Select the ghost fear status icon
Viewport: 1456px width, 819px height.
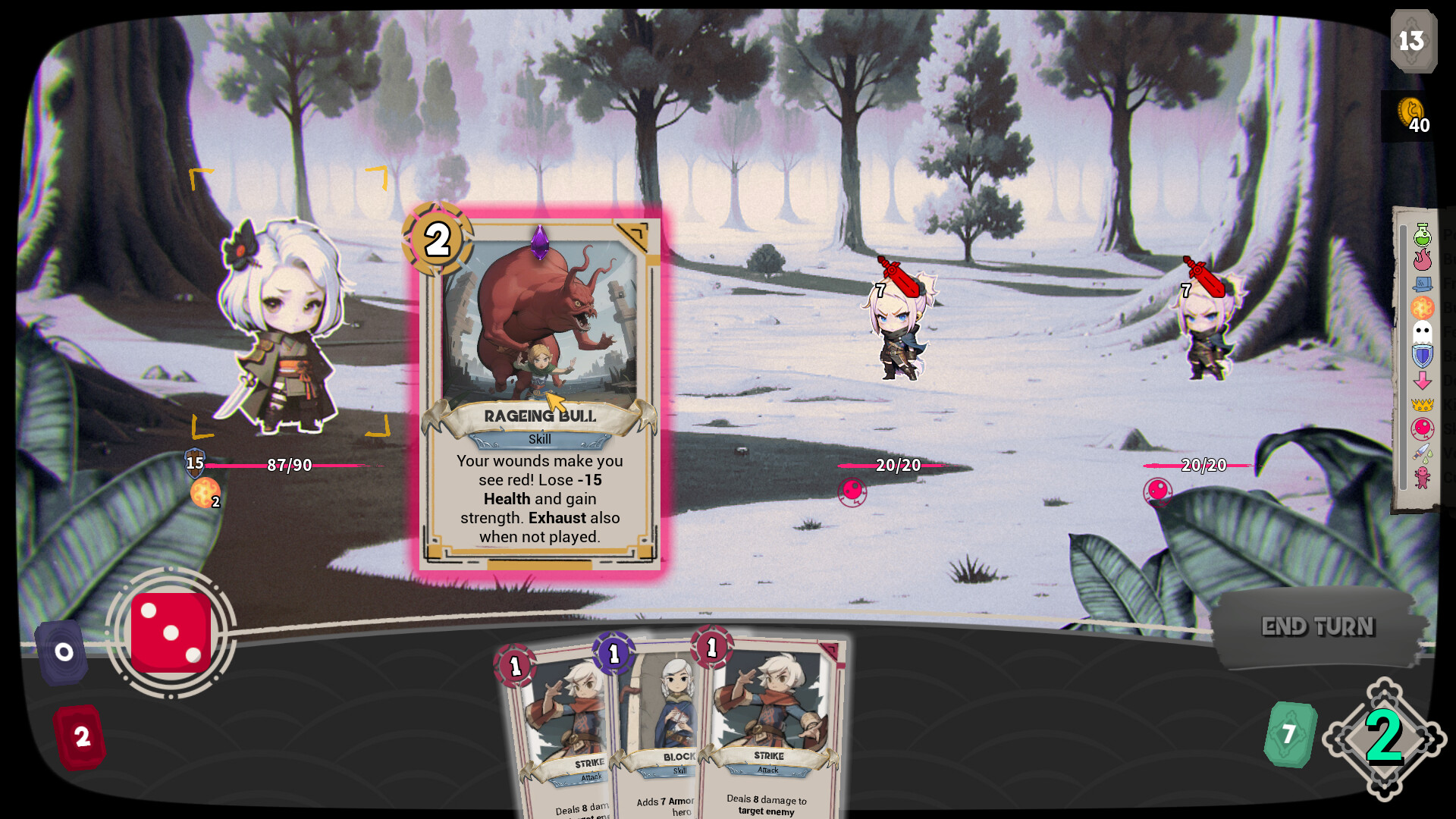coord(1423,331)
